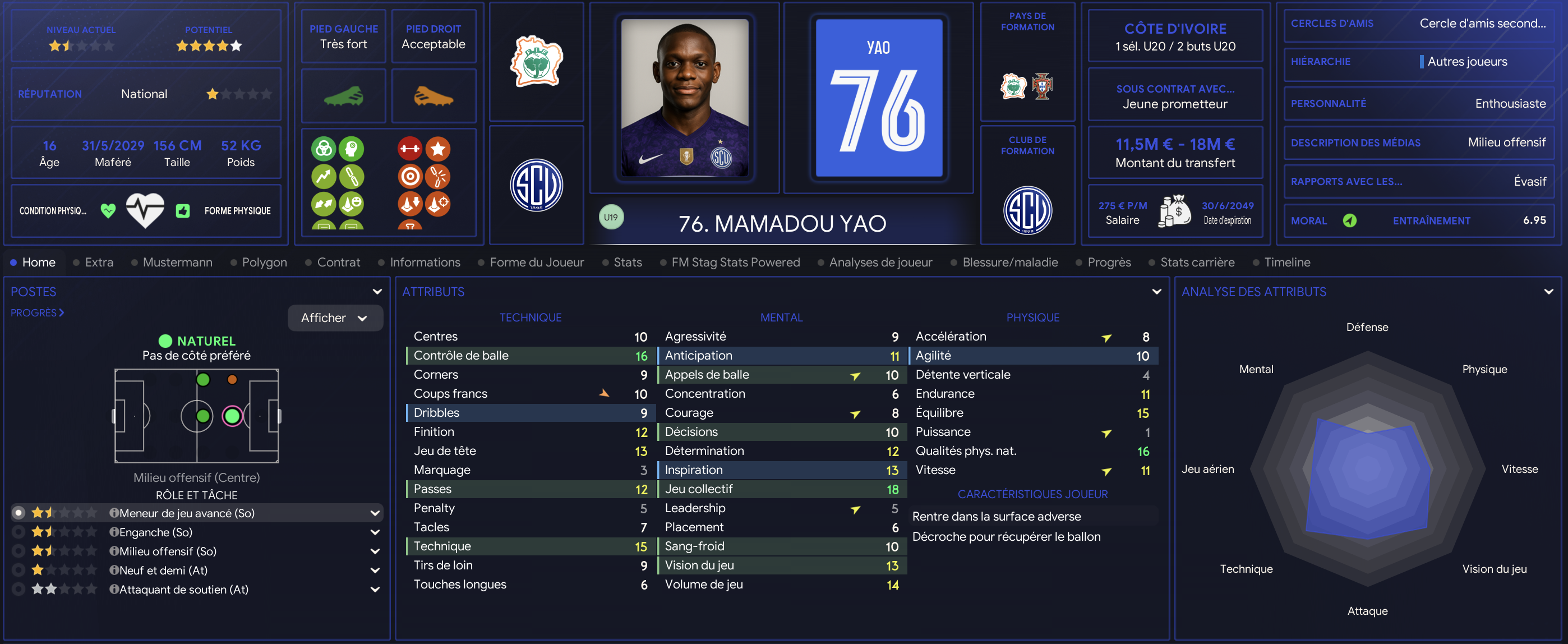Open the Progrès tab
1568x644 pixels.
pyautogui.click(x=1109, y=263)
